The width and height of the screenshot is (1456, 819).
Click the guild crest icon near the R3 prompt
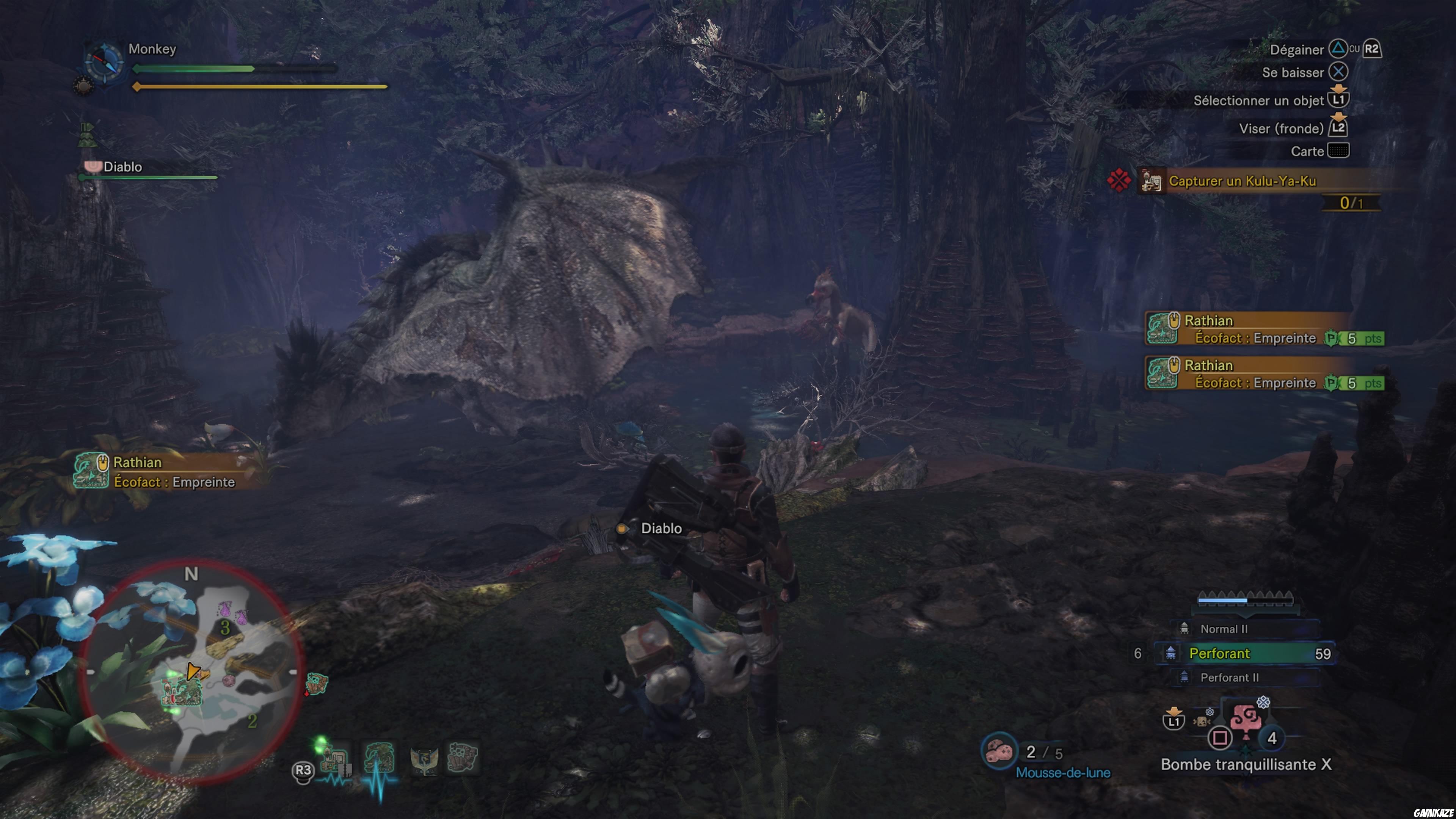pyautogui.click(x=425, y=760)
